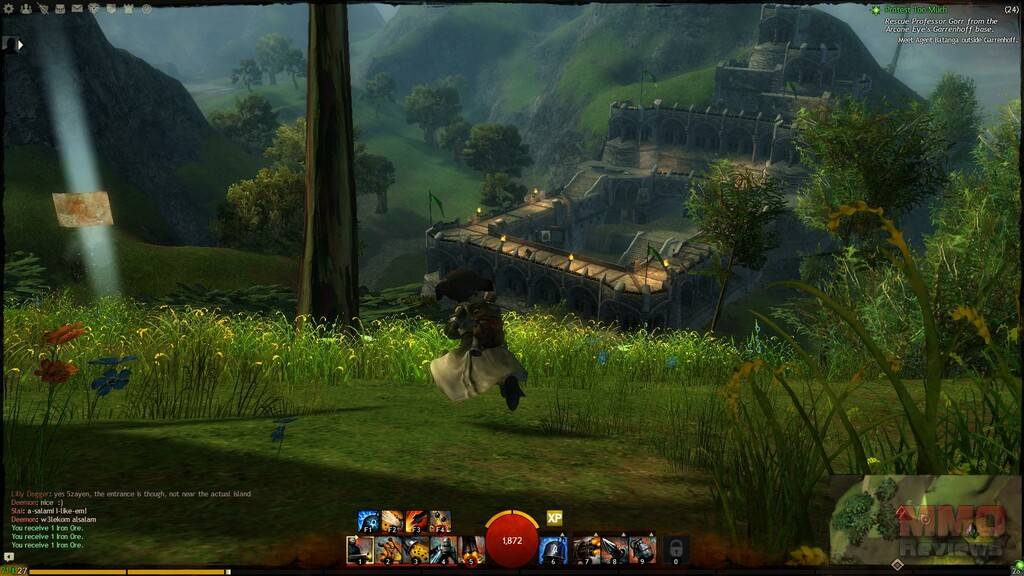This screenshot has height=576, width=1024.
Task: Use weapon skill in slot 5
Action: pyautogui.click(x=470, y=549)
